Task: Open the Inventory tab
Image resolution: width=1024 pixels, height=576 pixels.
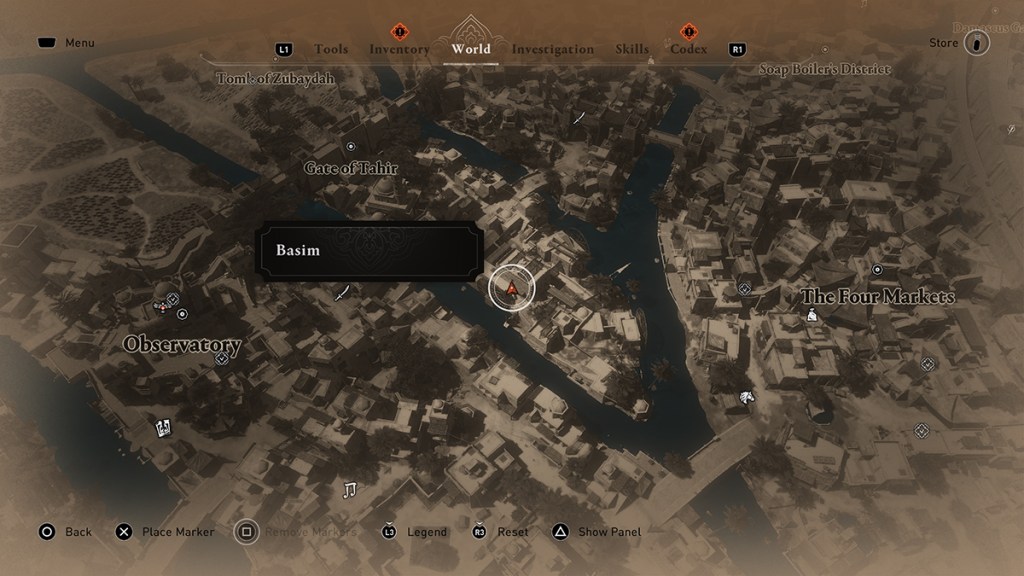Action: tap(399, 49)
